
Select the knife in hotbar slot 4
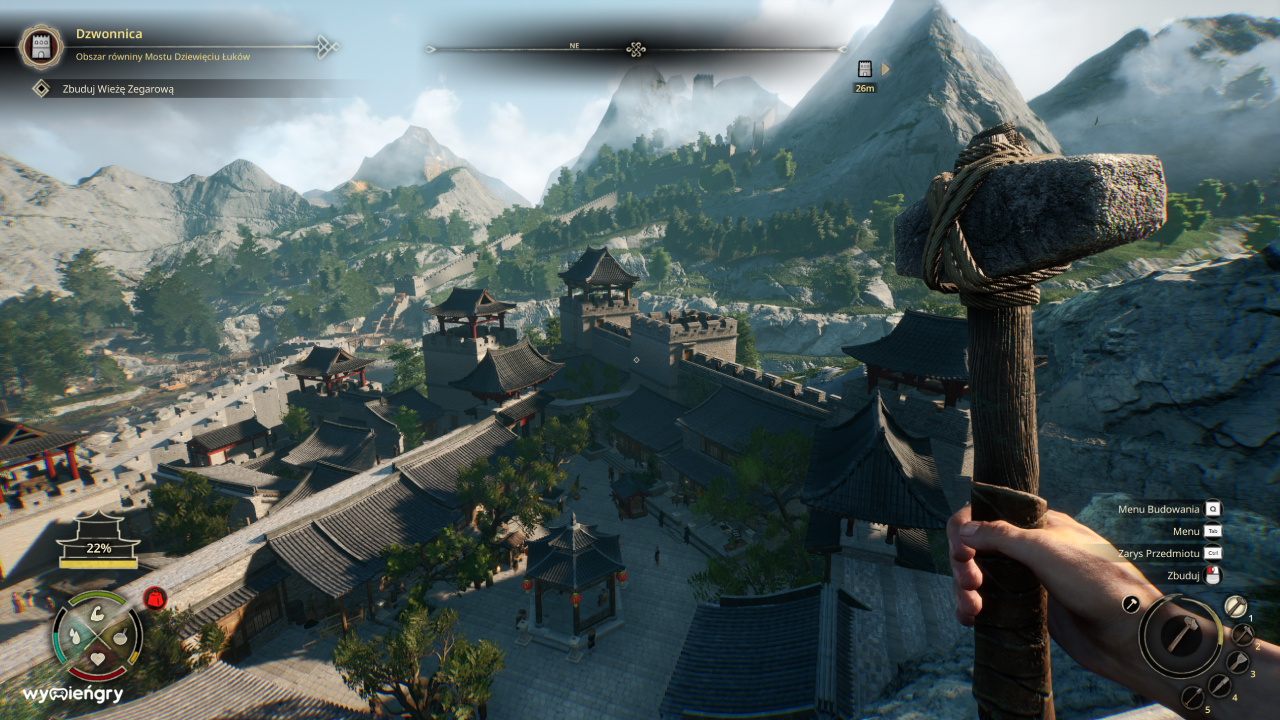(1219, 686)
